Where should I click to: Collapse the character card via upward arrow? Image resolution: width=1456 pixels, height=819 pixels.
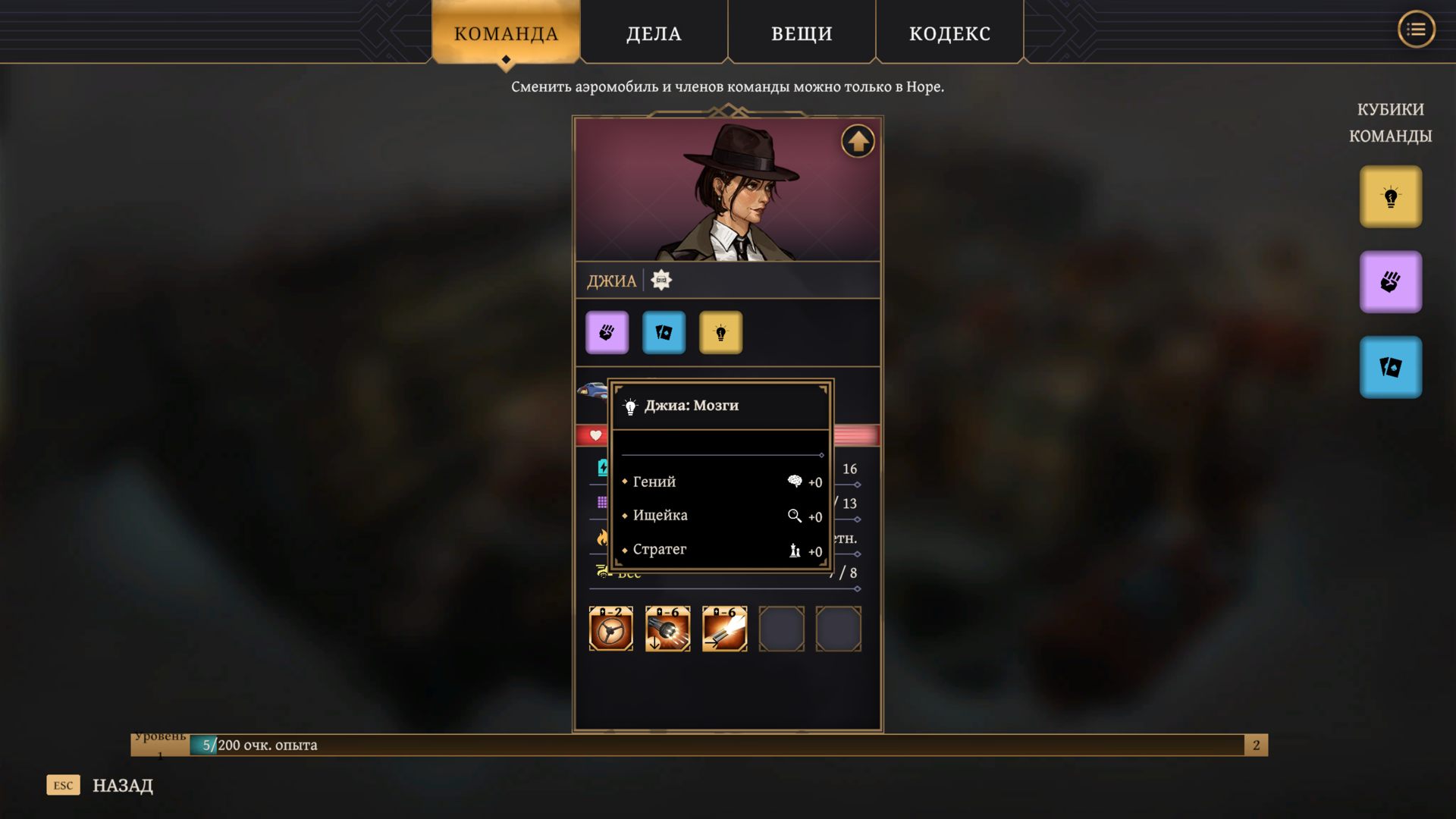point(858,141)
